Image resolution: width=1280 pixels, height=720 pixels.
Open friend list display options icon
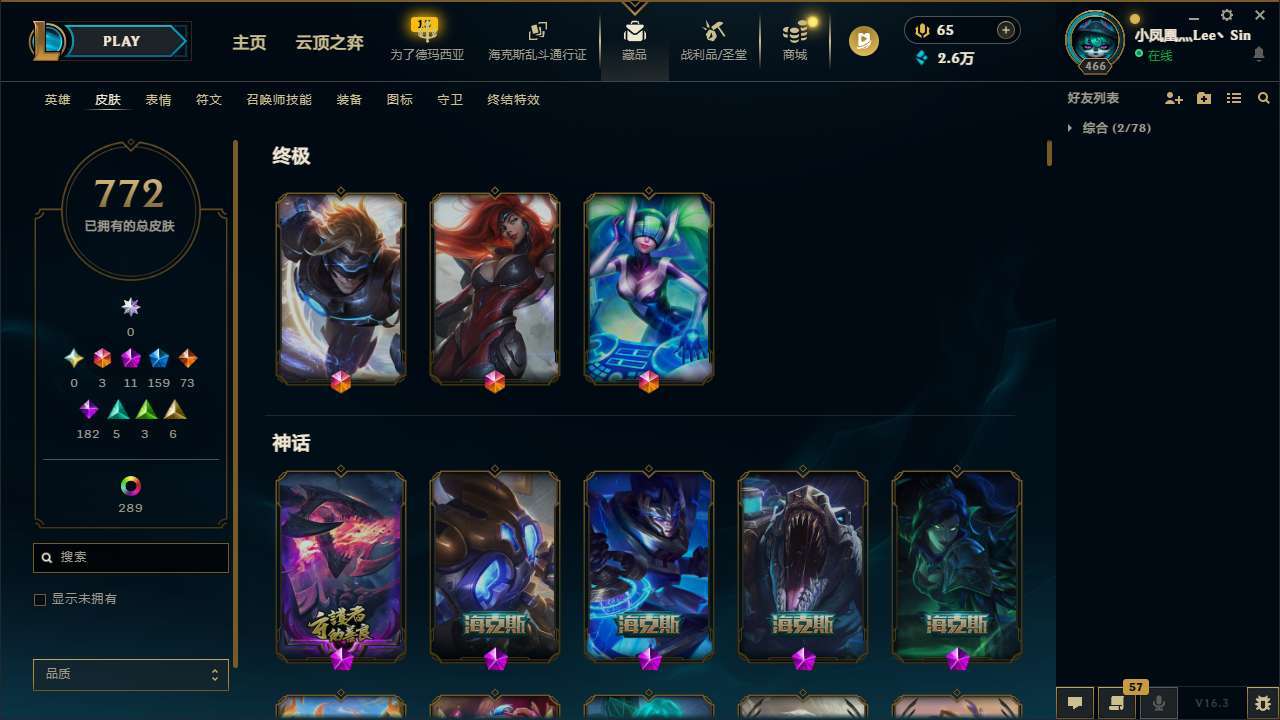1234,98
